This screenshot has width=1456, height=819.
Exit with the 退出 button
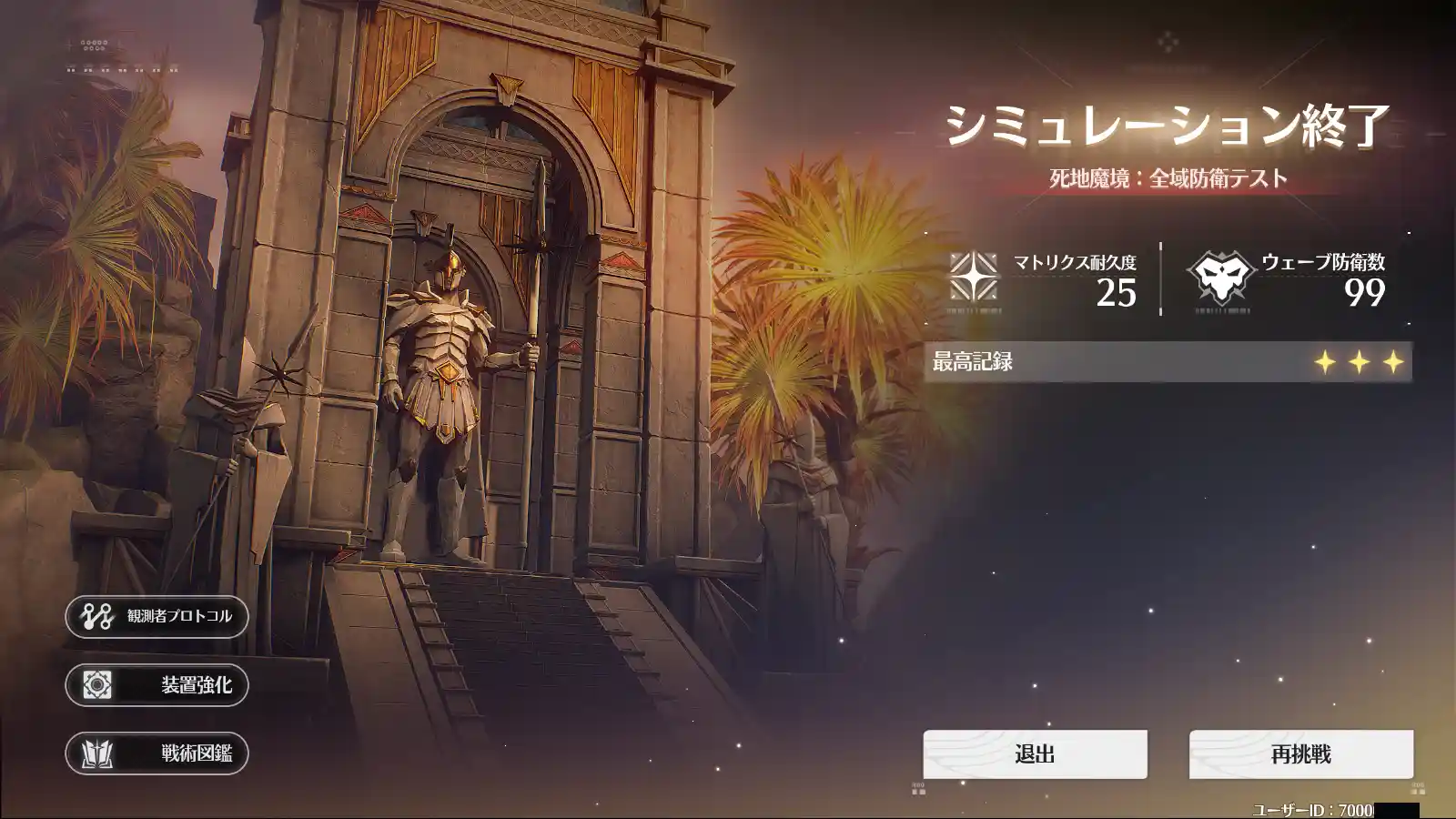[1035, 754]
